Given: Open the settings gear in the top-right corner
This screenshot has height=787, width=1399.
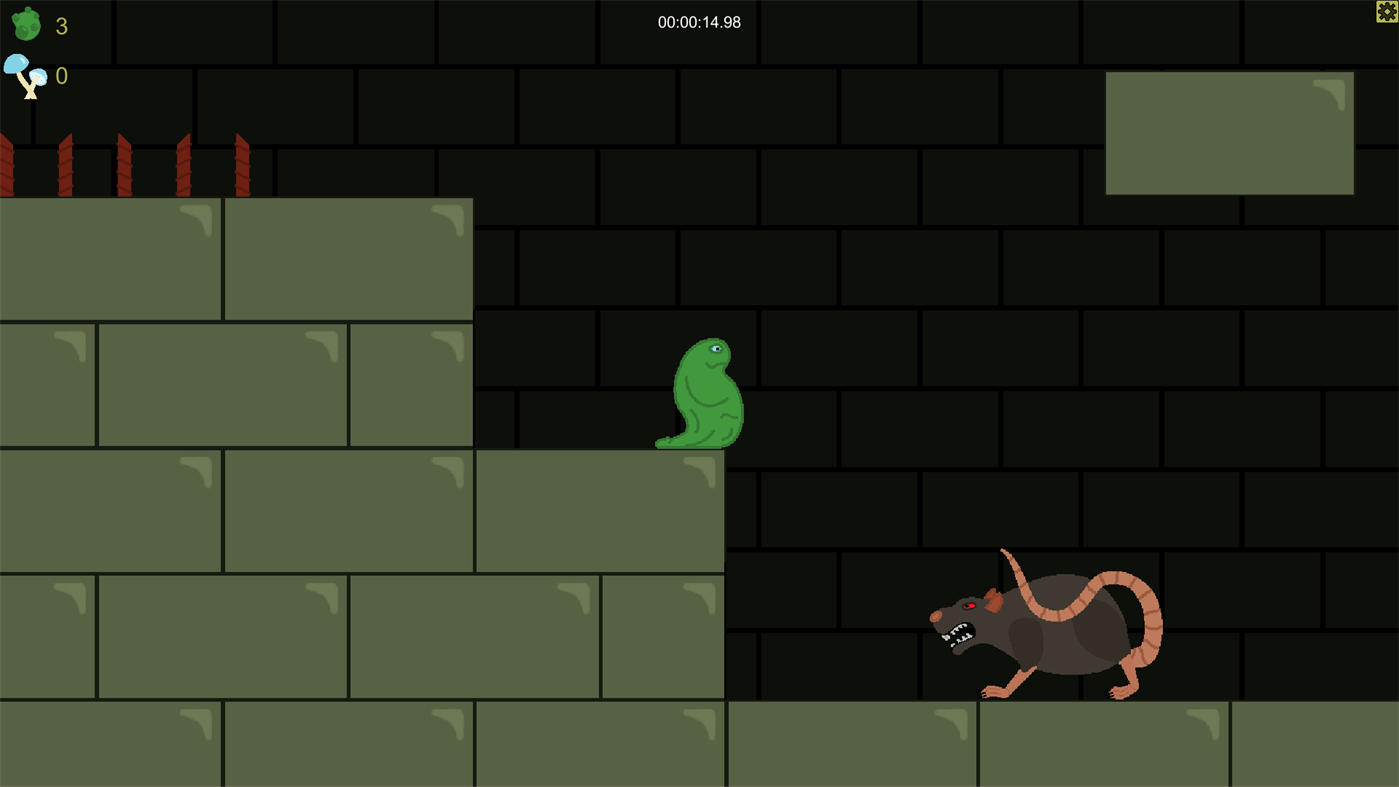Looking at the screenshot, I should click(x=1386, y=11).
